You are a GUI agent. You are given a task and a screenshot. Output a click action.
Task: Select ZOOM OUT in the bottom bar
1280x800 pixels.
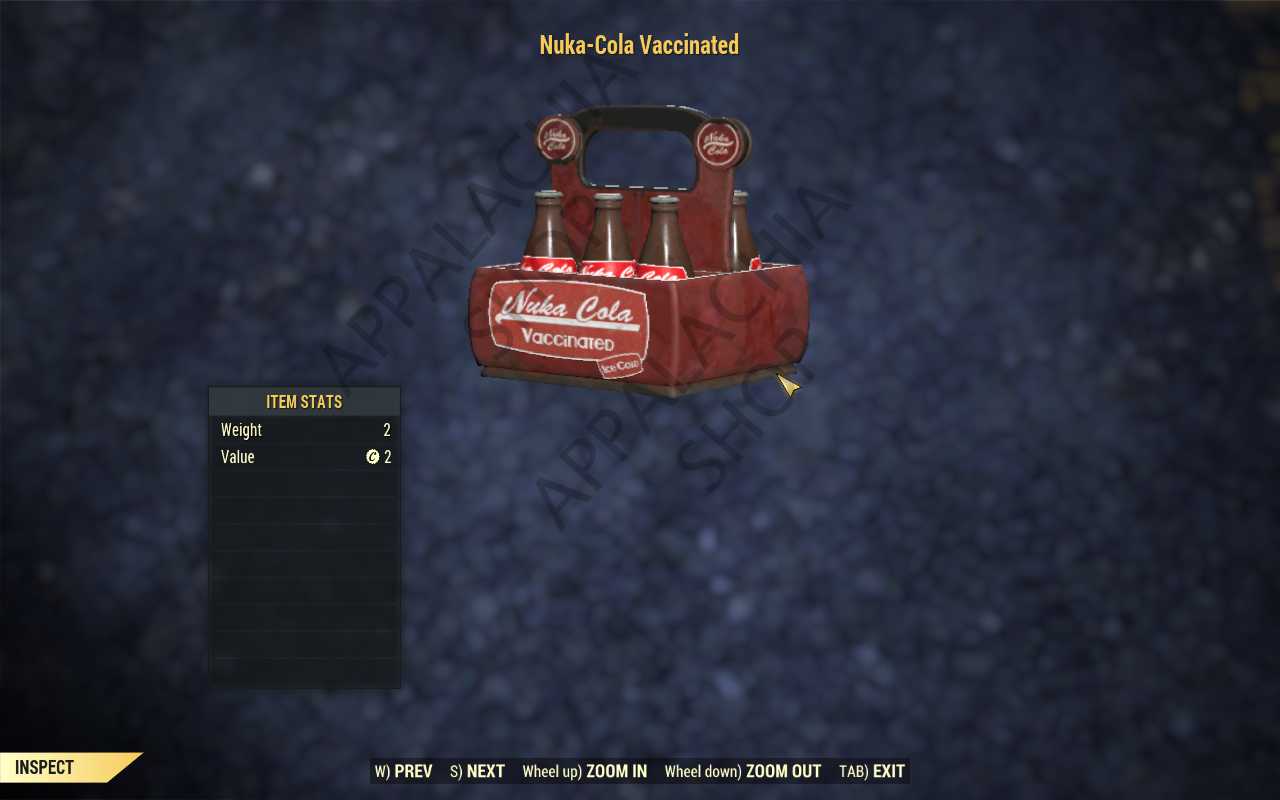coord(743,771)
